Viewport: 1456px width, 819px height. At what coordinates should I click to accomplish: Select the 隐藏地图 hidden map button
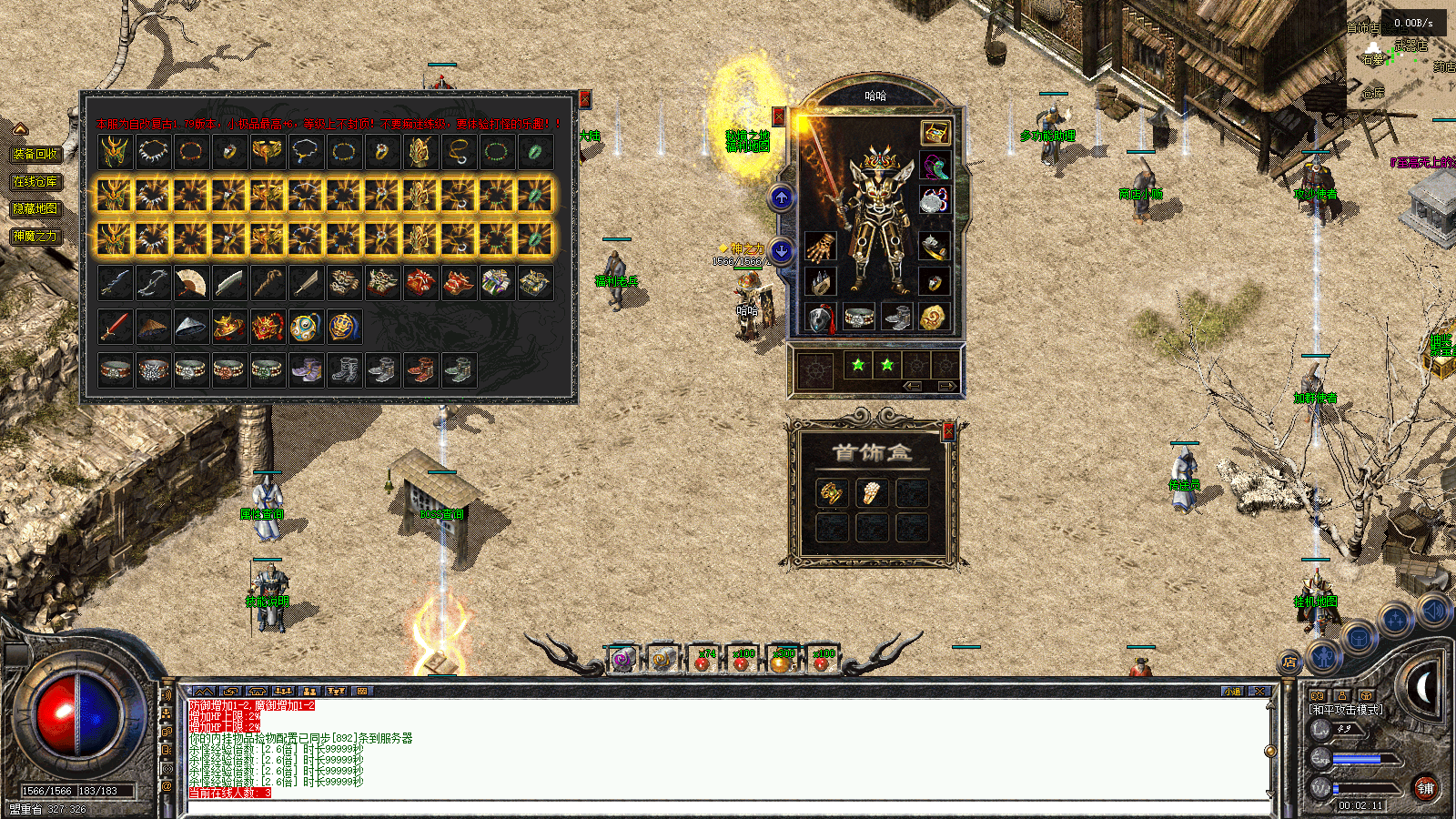tap(35, 208)
